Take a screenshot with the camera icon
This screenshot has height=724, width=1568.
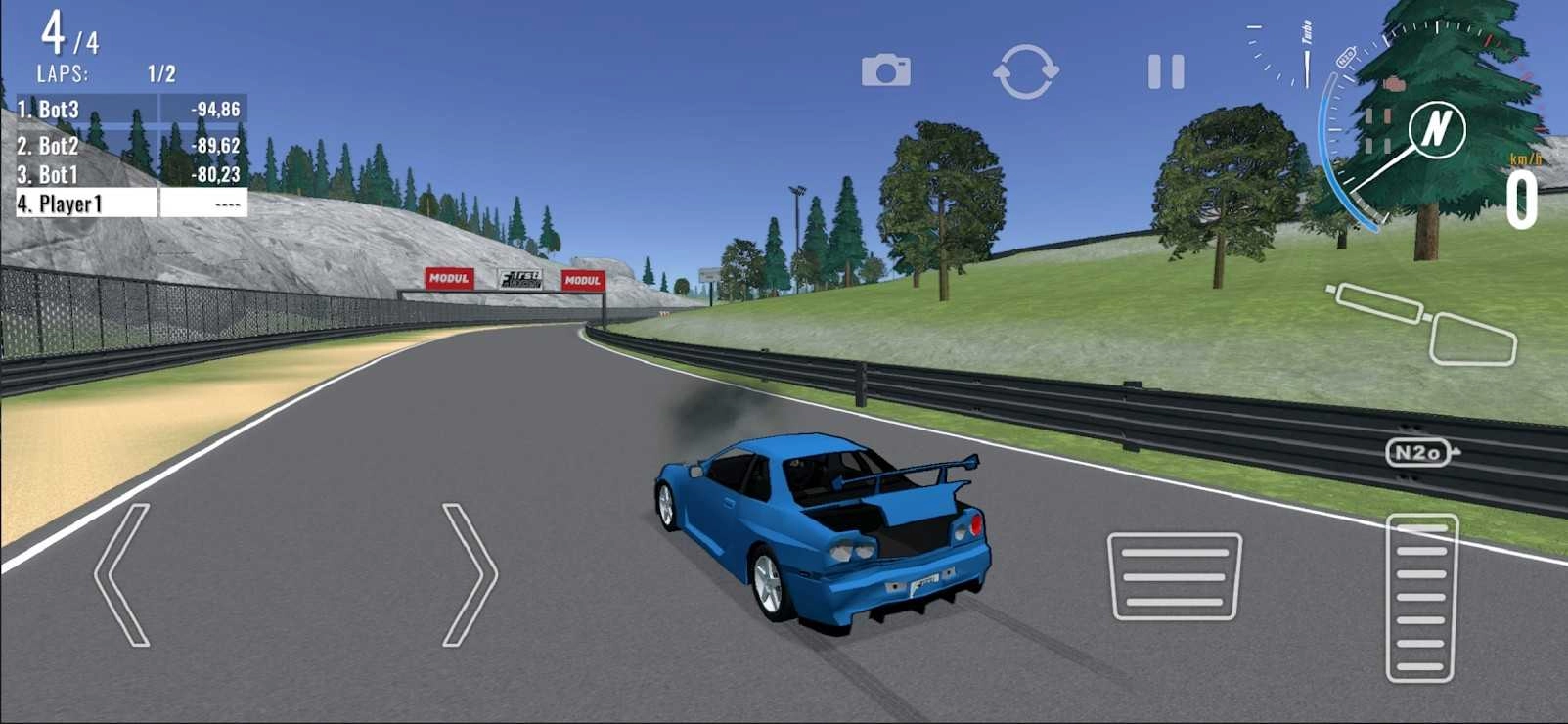tap(886, 69)
